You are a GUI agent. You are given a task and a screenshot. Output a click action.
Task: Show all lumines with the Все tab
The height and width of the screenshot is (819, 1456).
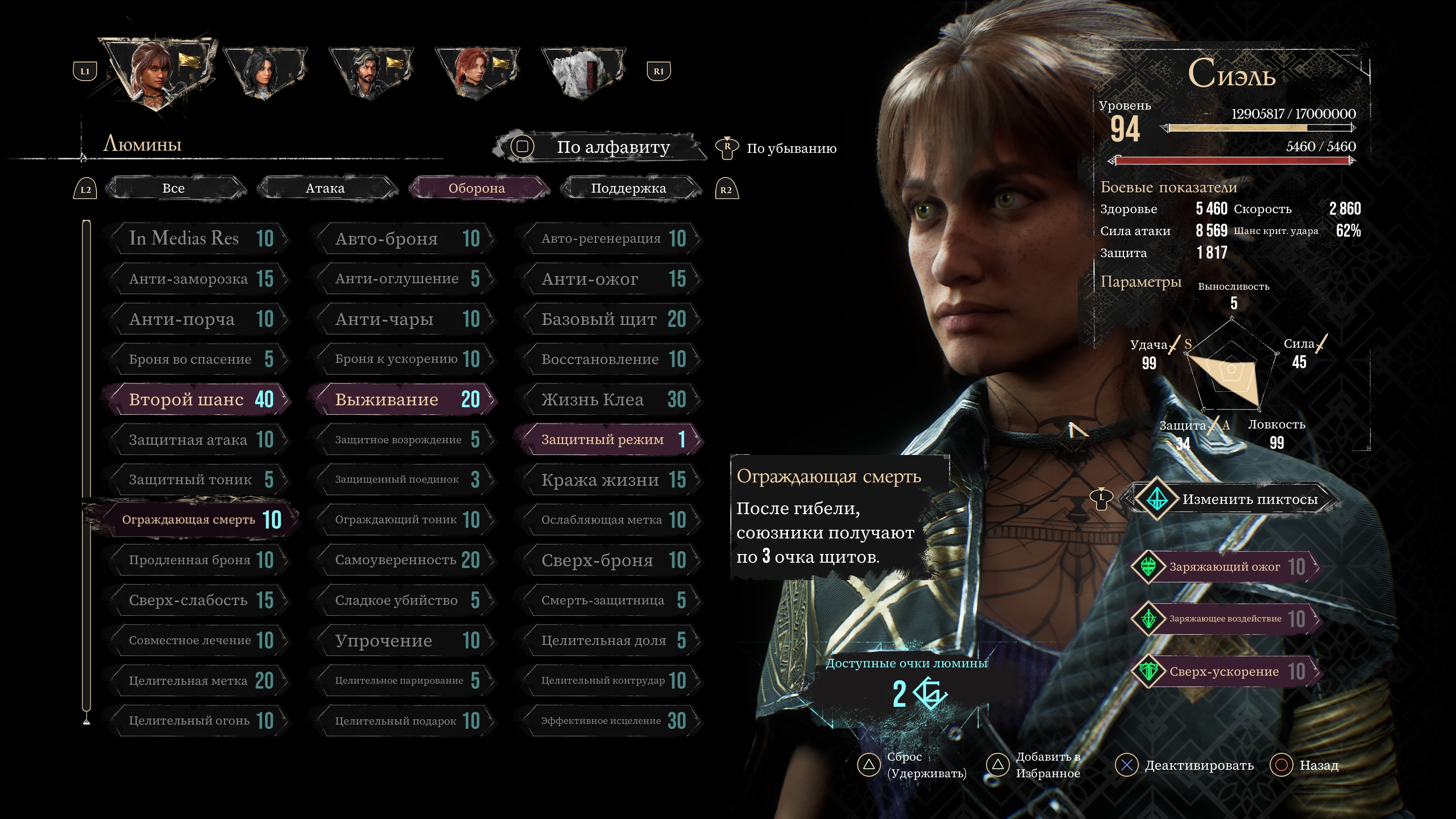click(x=174, y=188)
